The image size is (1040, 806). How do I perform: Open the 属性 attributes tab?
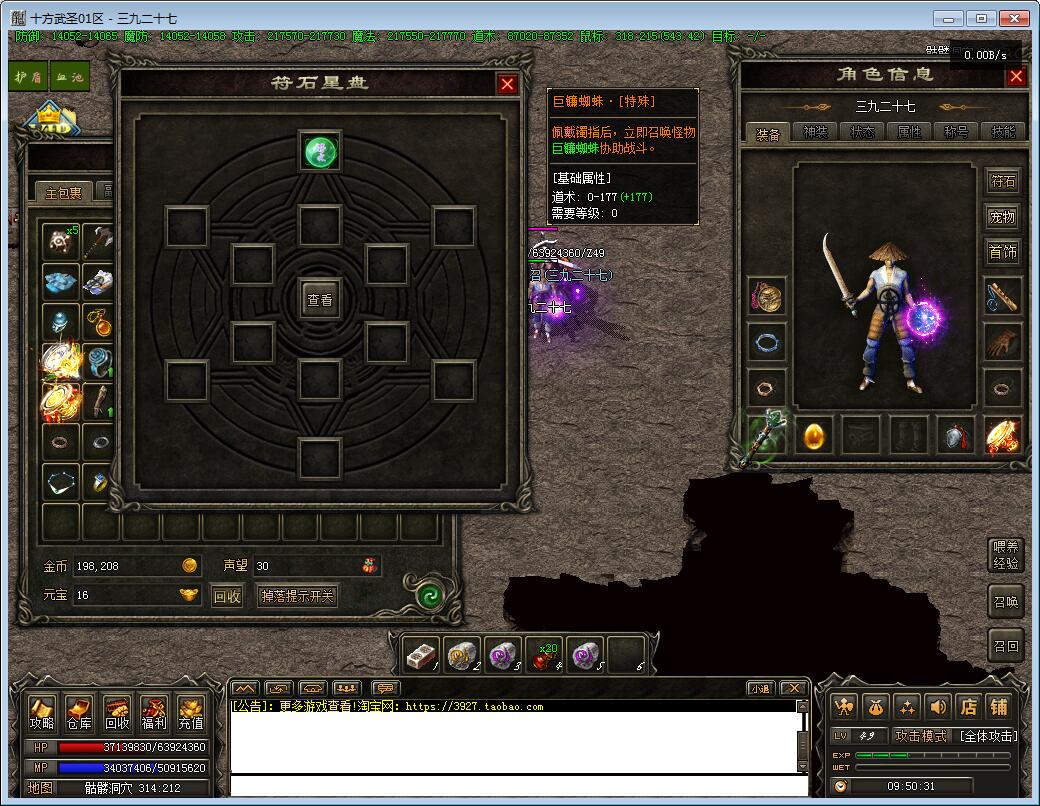click(x=910, y=133)
